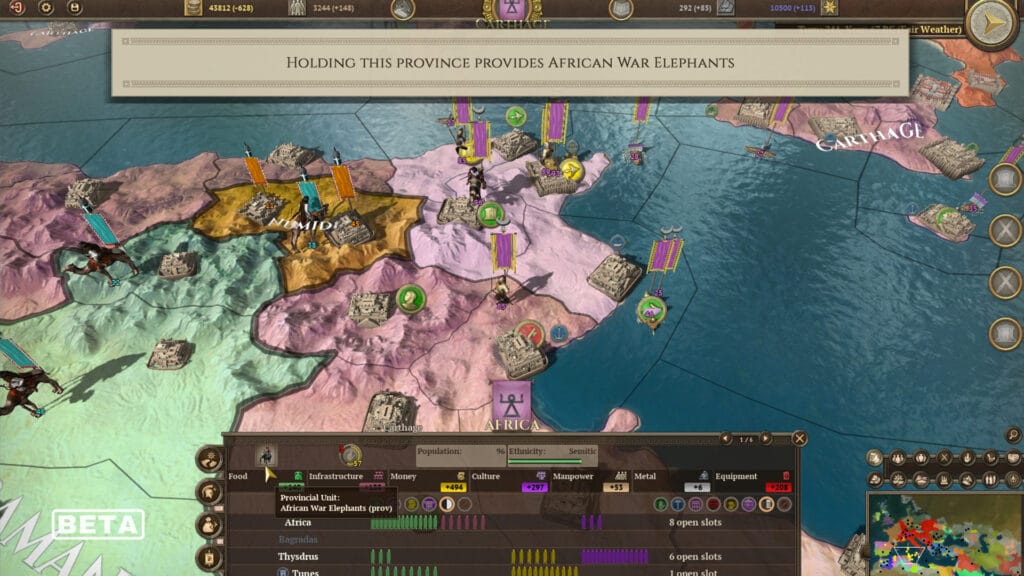Screen dimensions: 1024x576
Task: Select the Africa region row
Action: [298, 522]
